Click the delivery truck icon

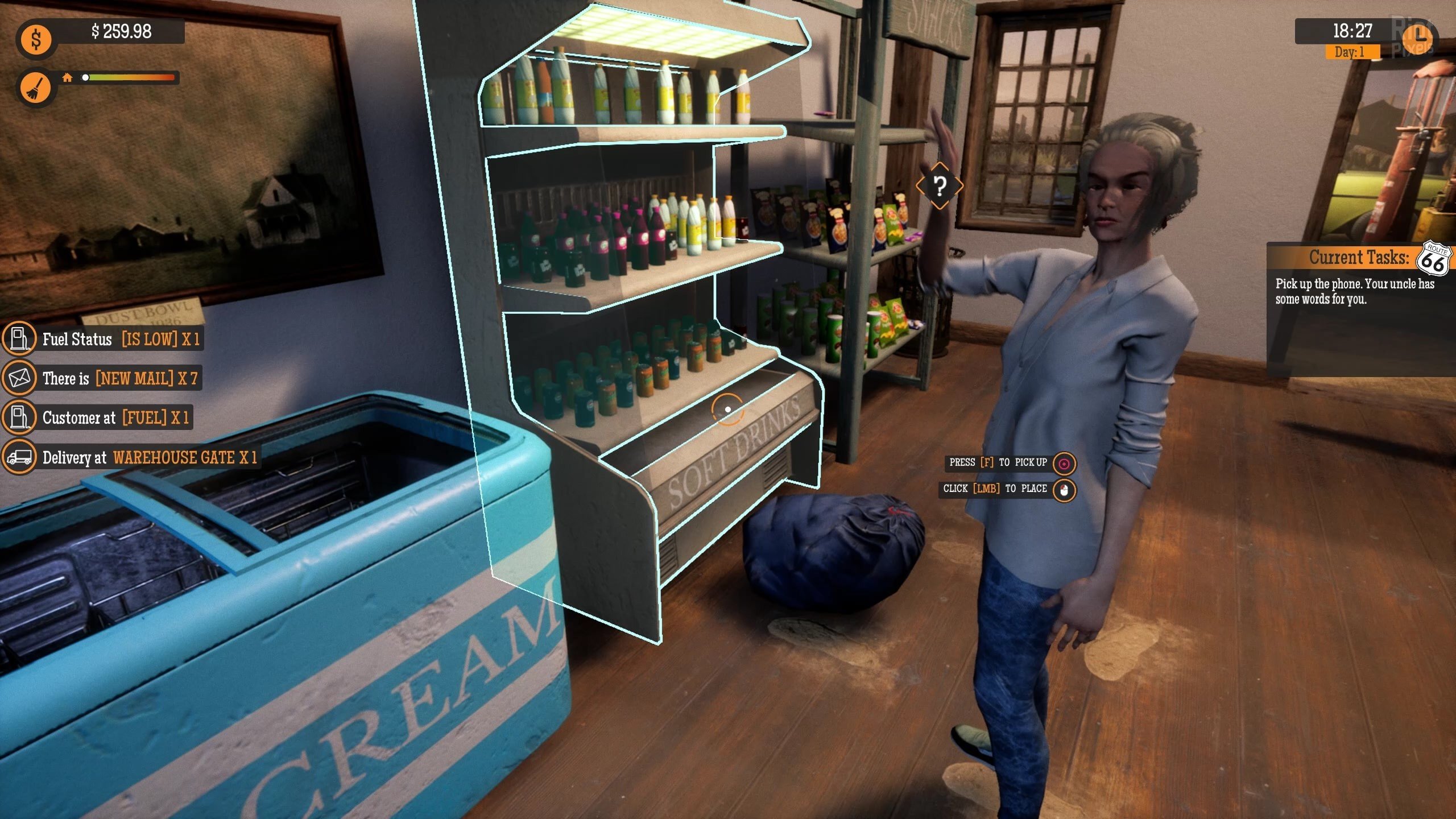pos(20,457)
